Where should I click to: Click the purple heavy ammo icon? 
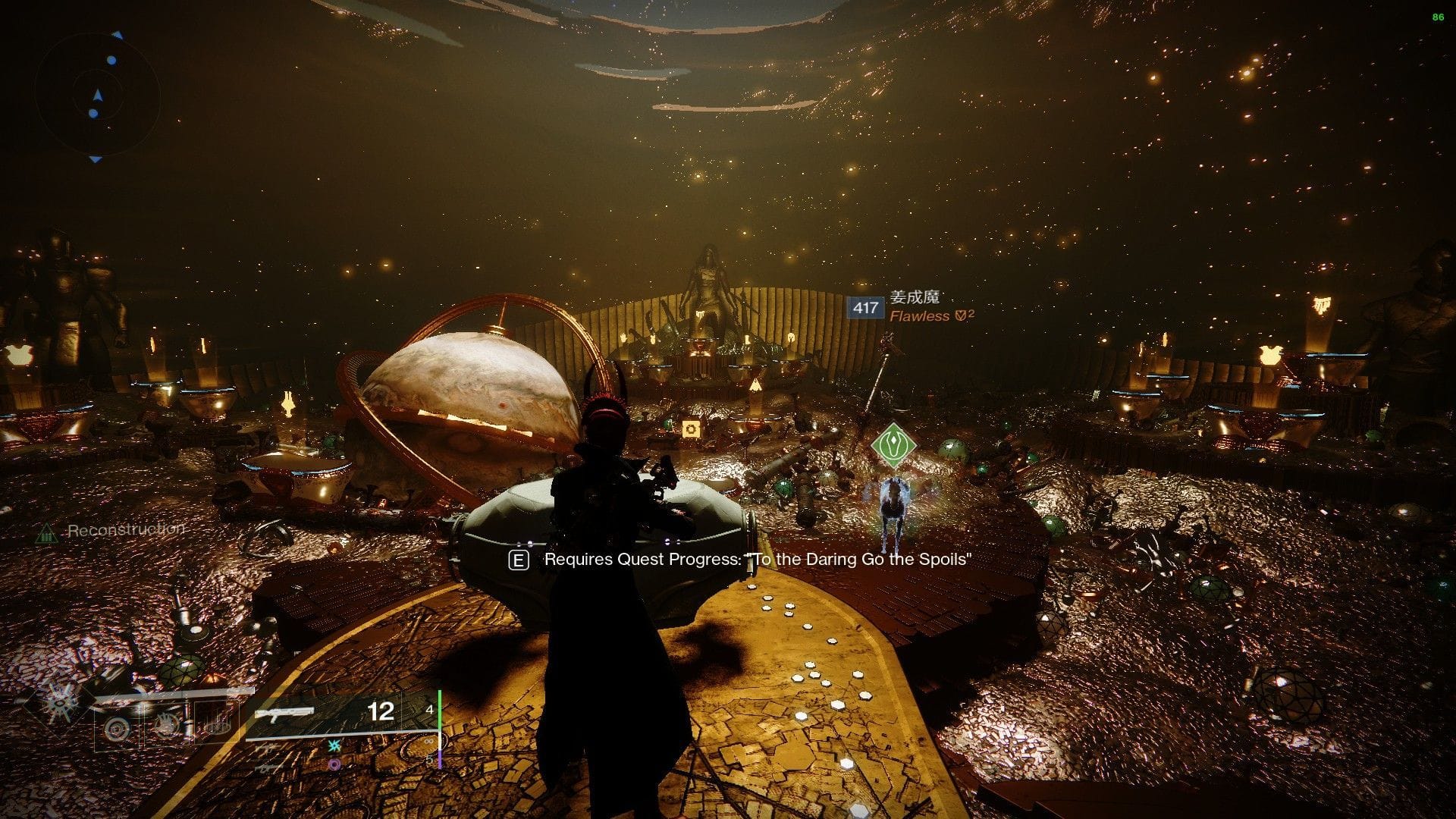coord(335,764)
